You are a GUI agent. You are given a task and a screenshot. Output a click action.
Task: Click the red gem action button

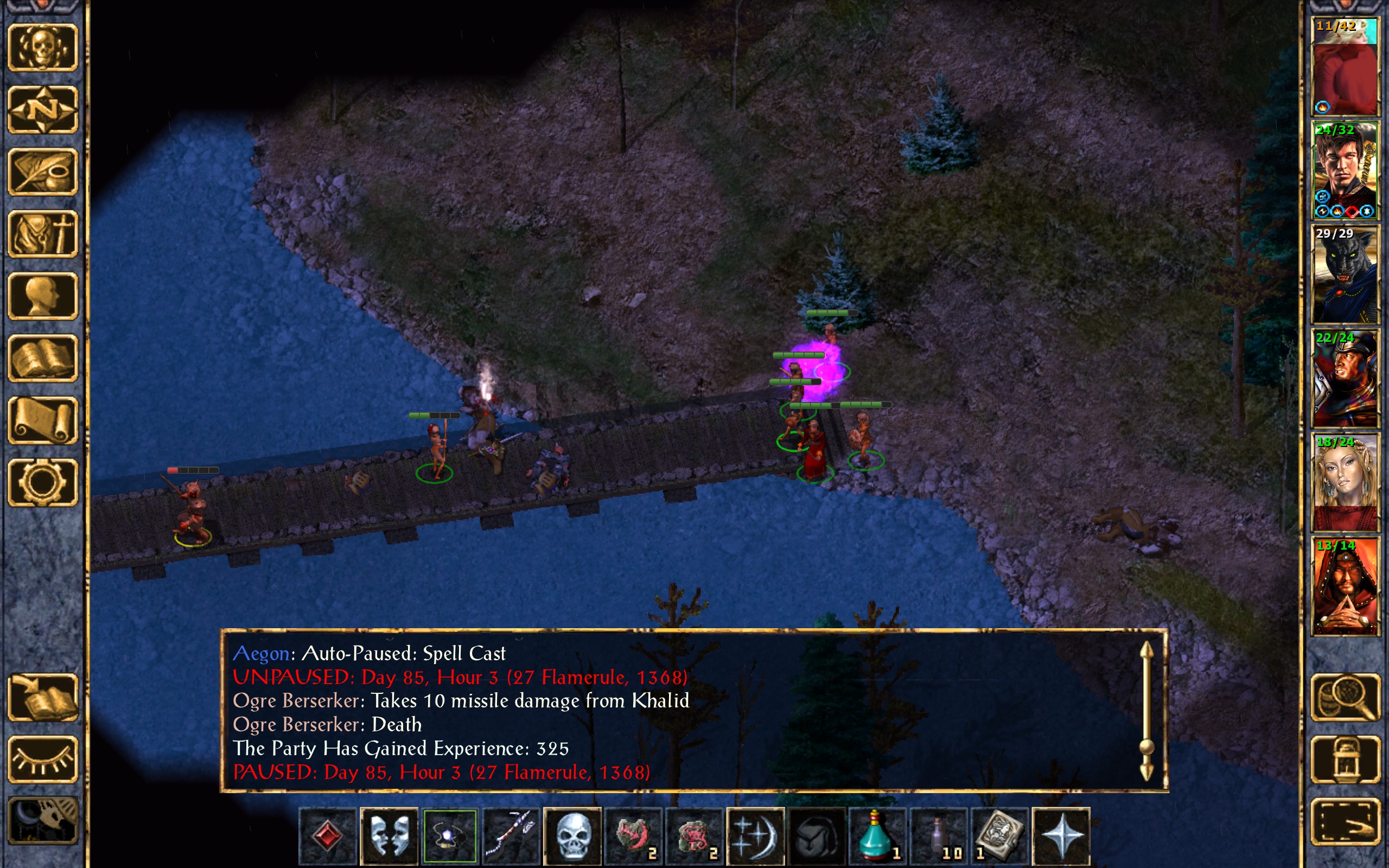click(328, 835)
